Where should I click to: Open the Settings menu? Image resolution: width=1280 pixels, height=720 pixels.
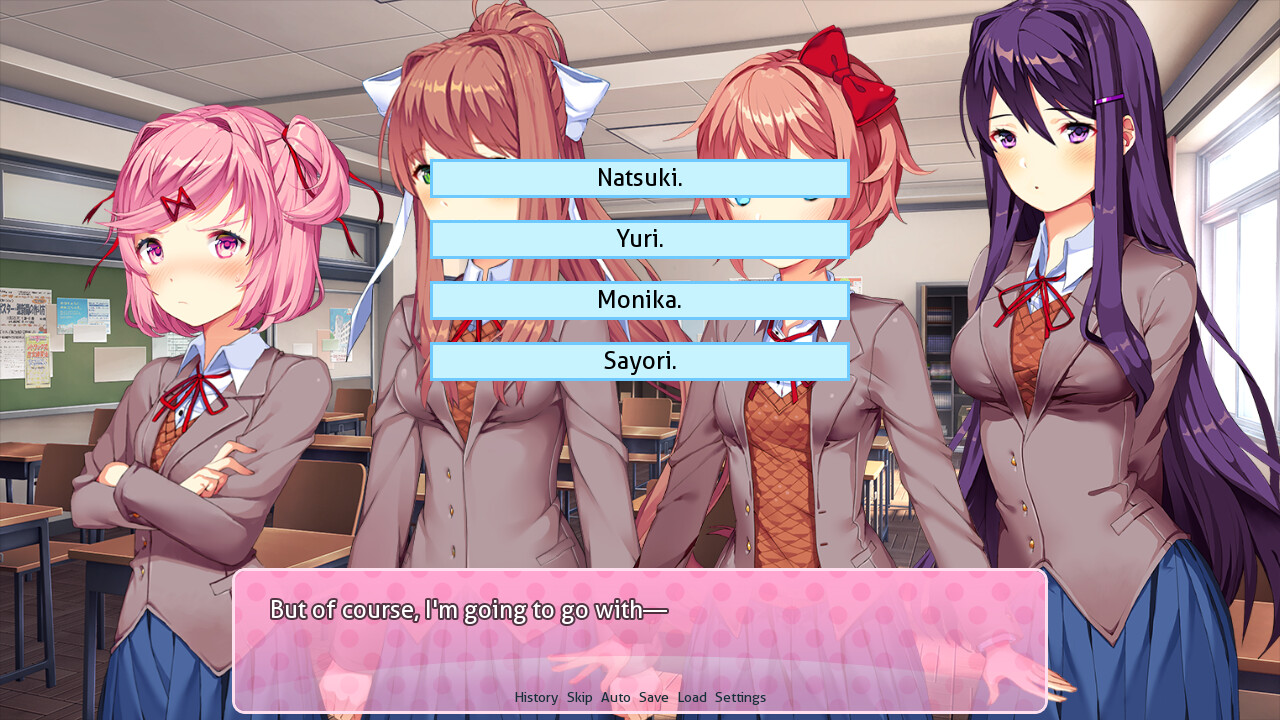741,697
